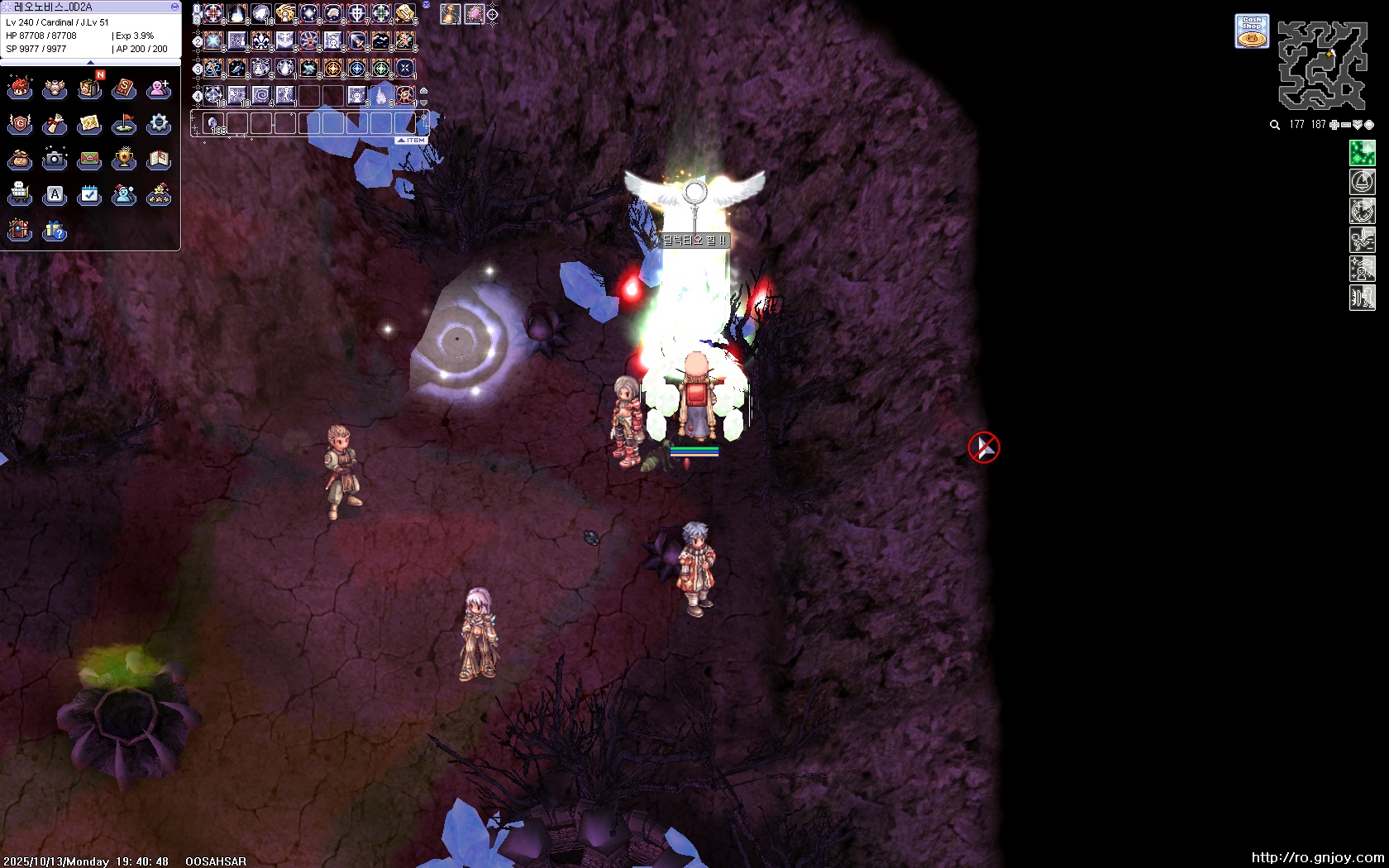Open the add-friend pink figure icon
The width and height of the screenshot is (1389, 868).
(x=159, y=88)
